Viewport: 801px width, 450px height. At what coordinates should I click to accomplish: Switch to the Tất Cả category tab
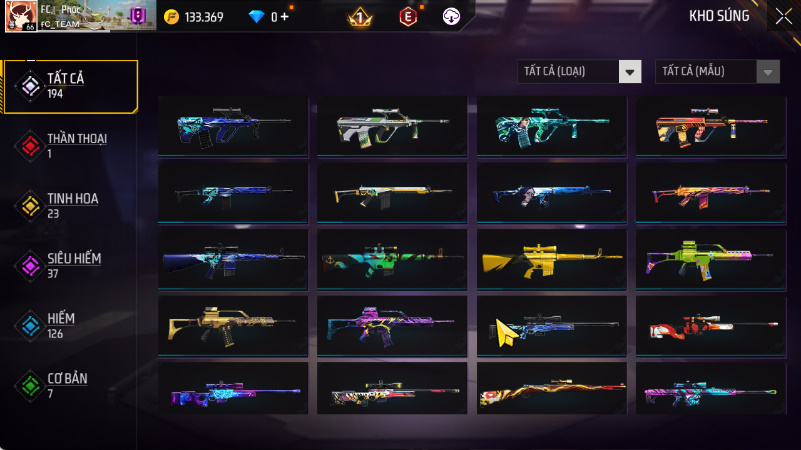coord(70,85)
